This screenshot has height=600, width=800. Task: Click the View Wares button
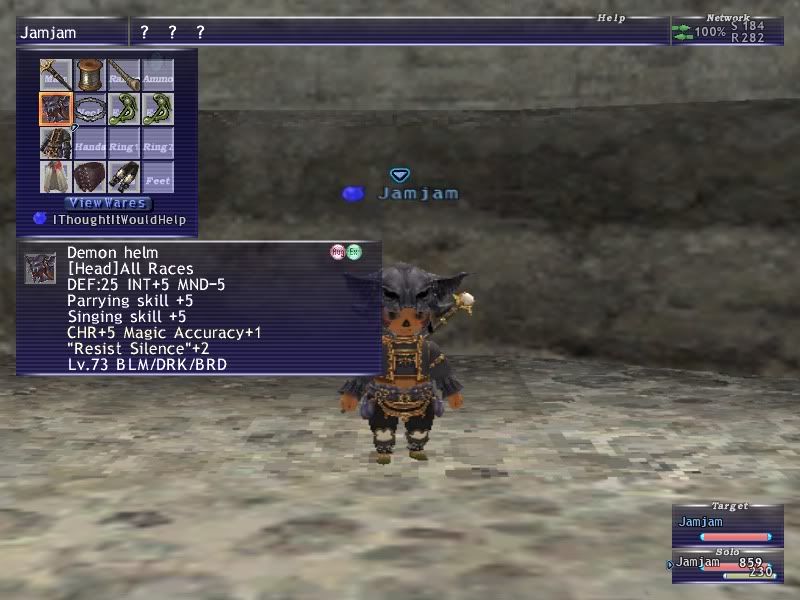pyautogui.click(x=108, y=203)
